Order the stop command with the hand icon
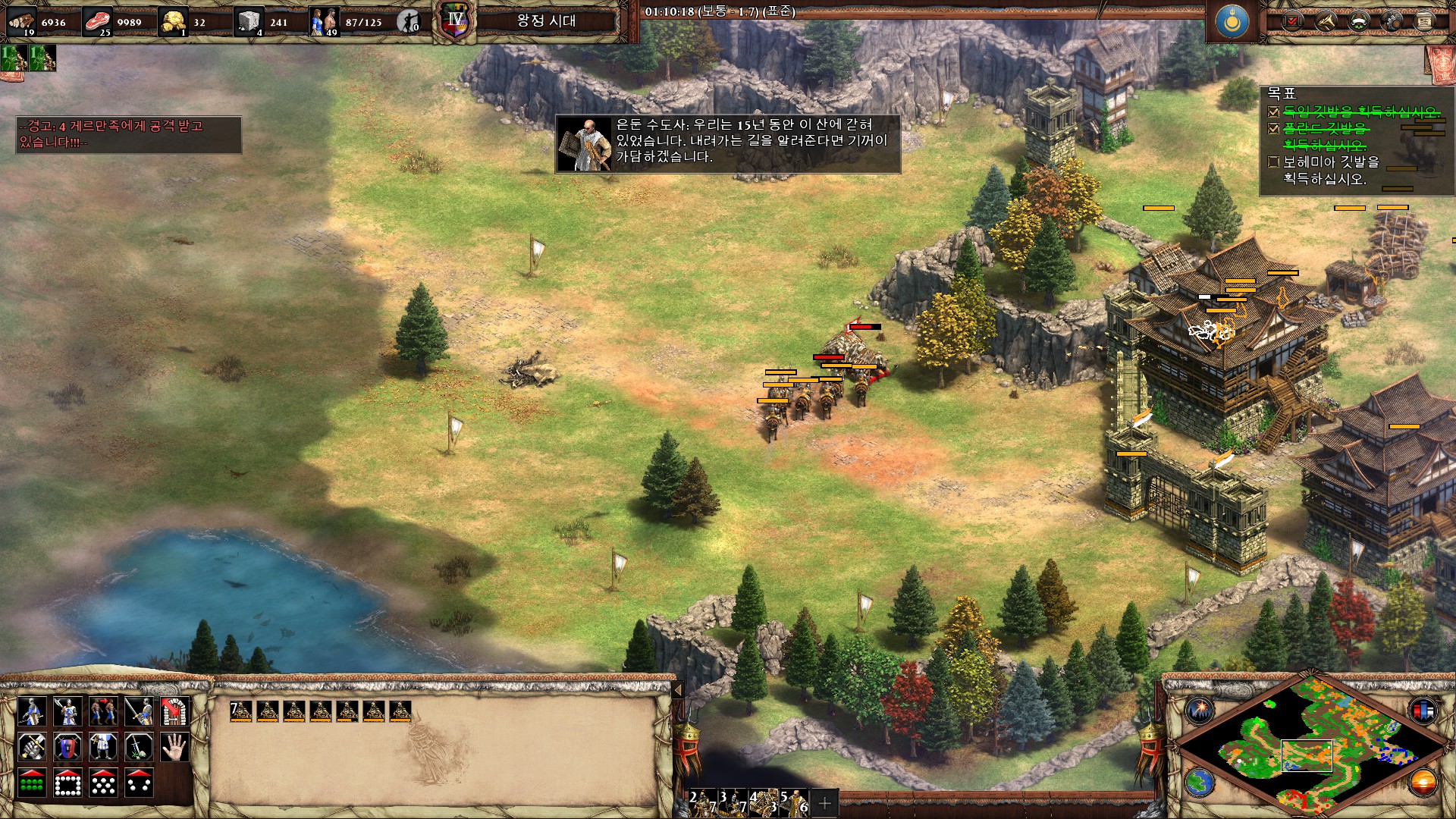The width and height of the screenshot is (1456, 819). 174,747
